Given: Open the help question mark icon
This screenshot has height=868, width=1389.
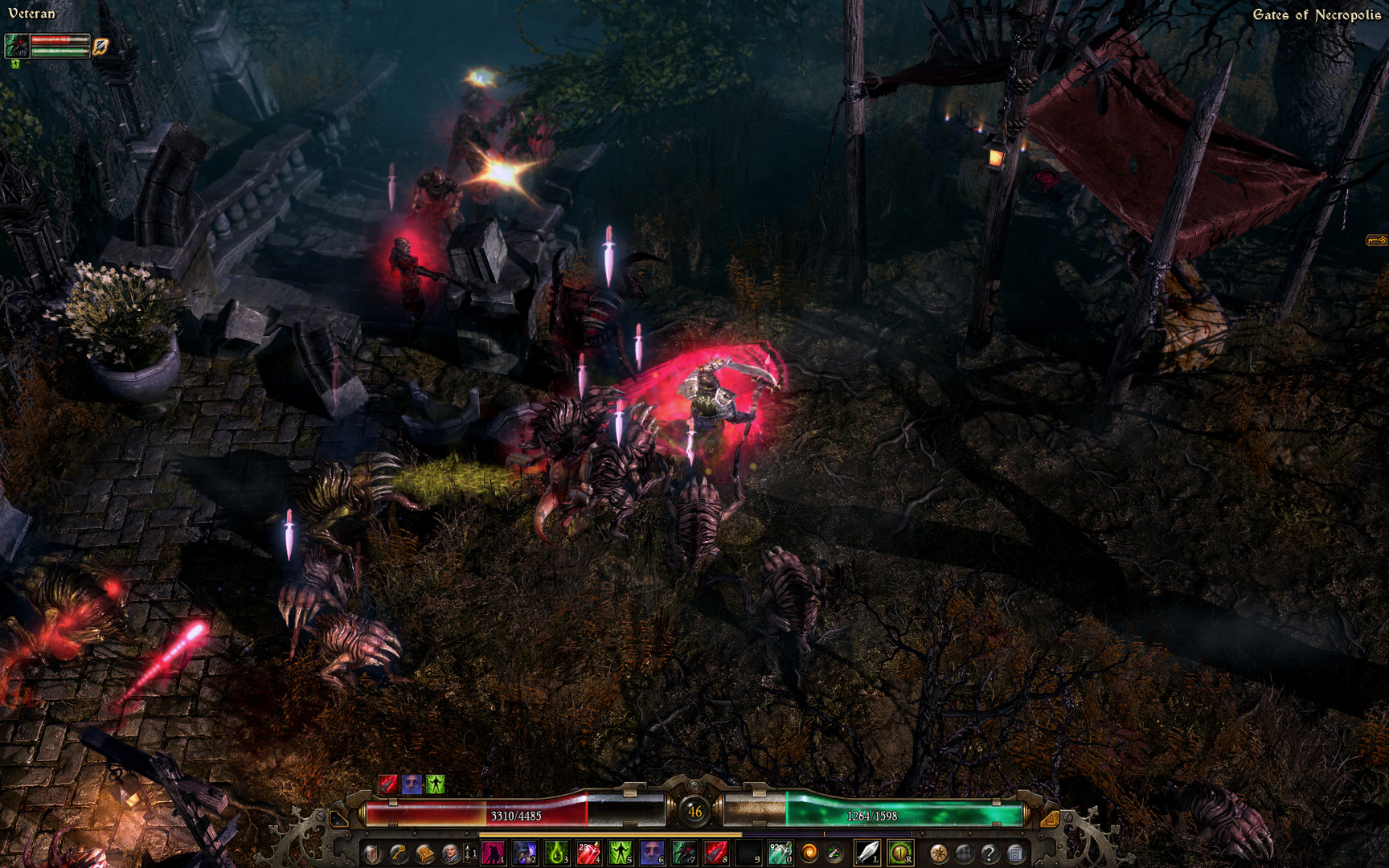Looking at the screenshot, I should [x=990, y=854].
